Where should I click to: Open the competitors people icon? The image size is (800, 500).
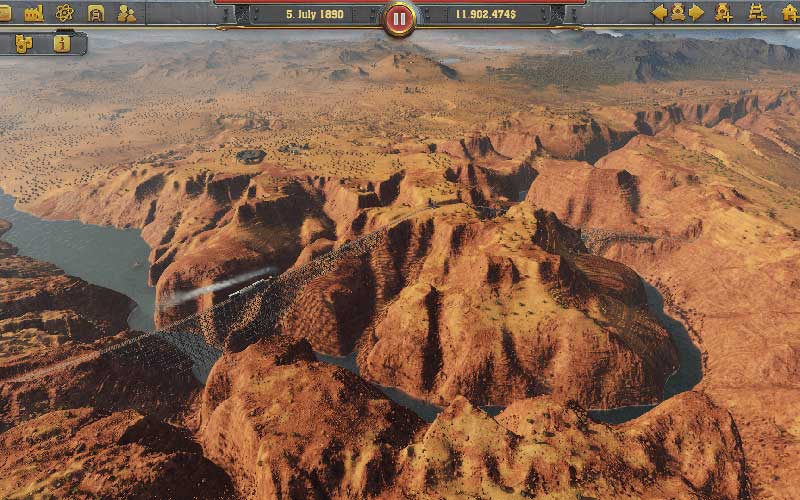click(x=126, y=13)
